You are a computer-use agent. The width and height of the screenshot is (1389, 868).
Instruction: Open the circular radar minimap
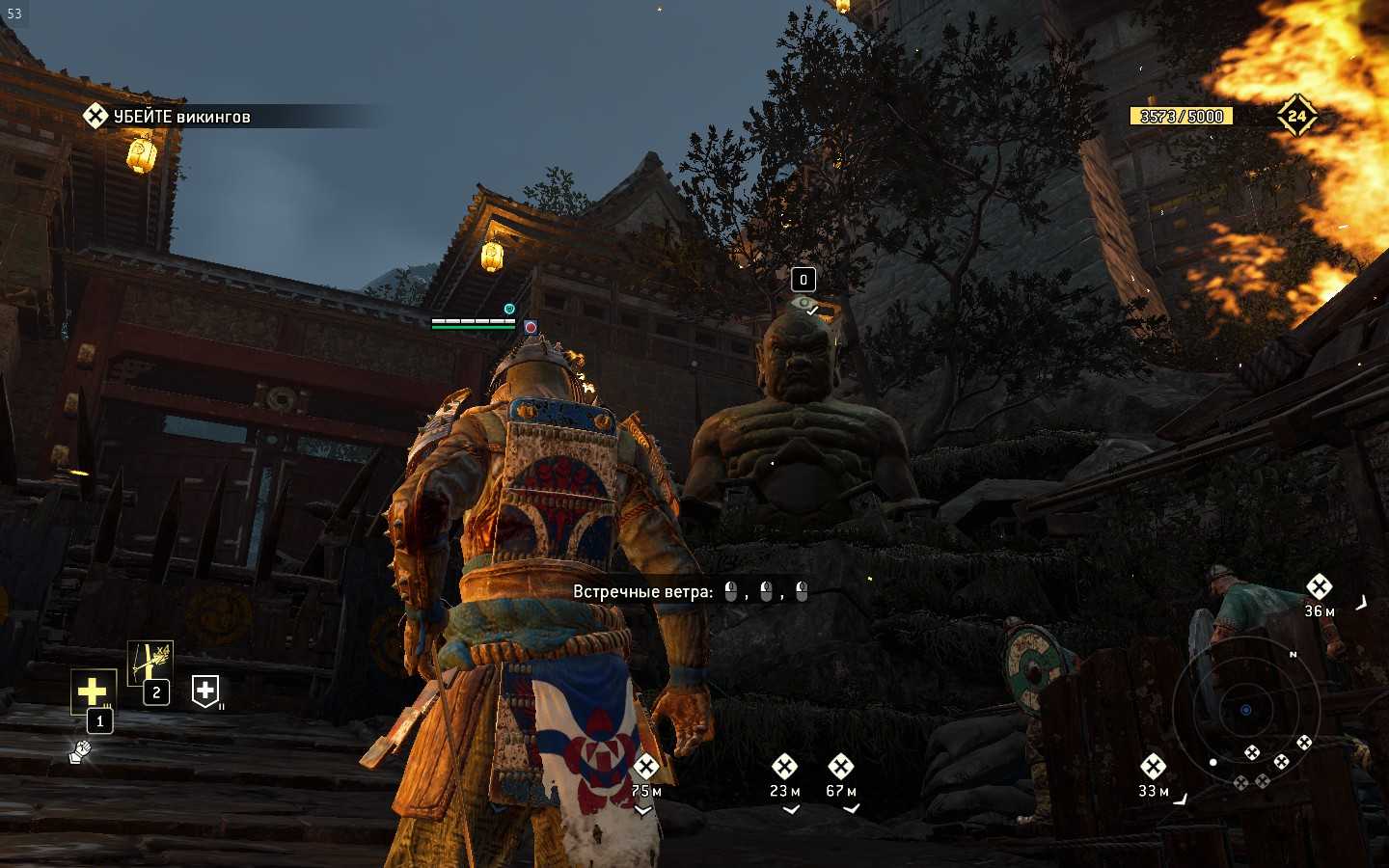click(x=1245, y=710)
